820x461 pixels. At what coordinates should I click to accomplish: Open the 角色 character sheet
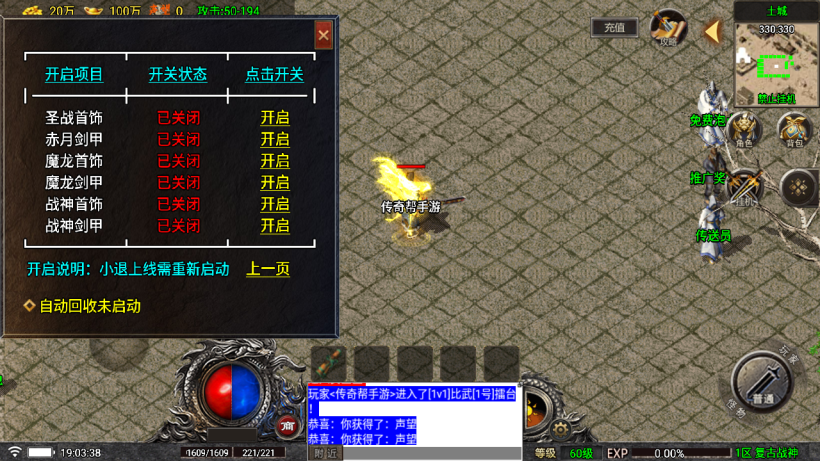(744, 129)
